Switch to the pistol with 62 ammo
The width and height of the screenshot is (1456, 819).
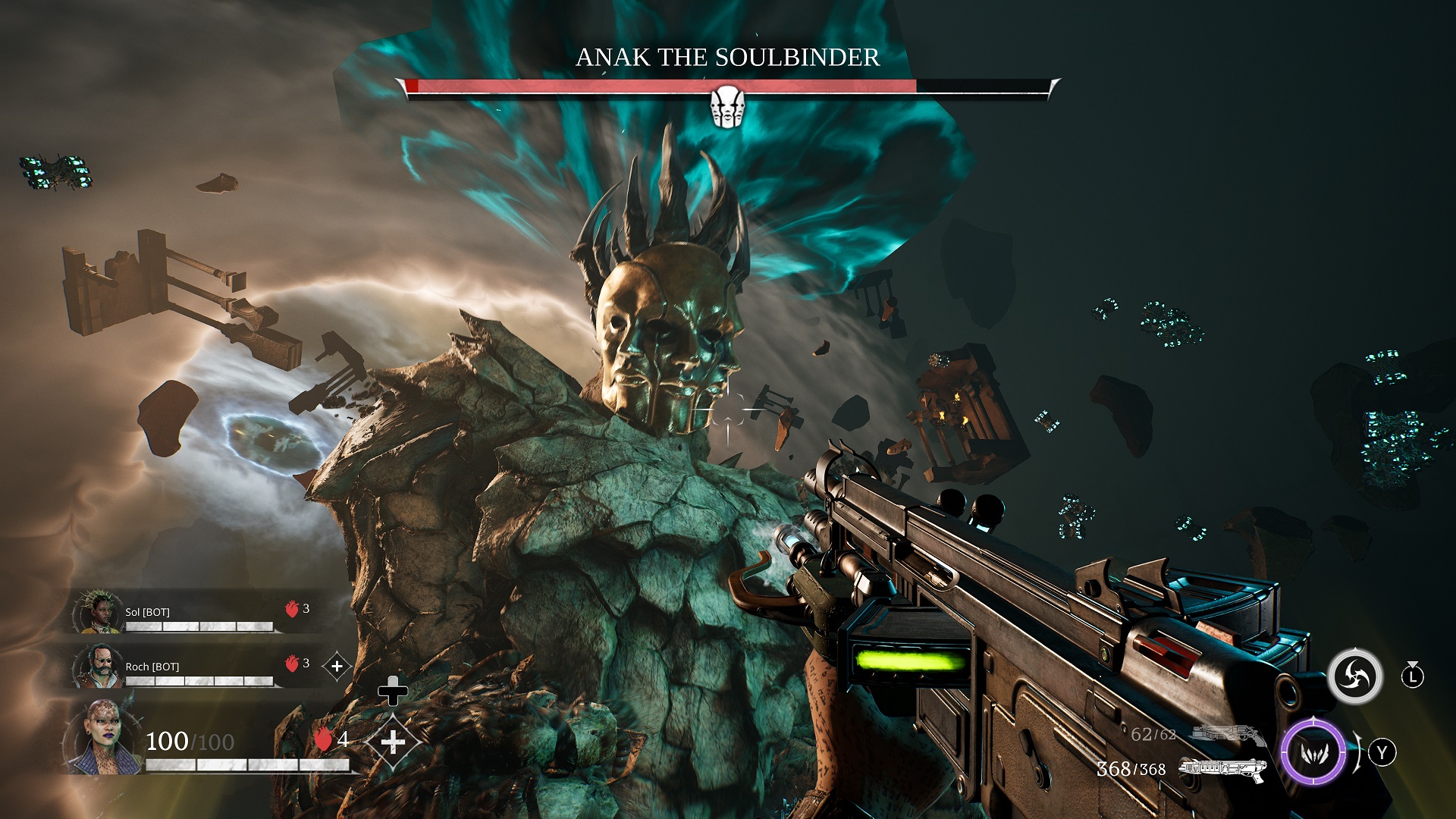tap(1228, 733)
